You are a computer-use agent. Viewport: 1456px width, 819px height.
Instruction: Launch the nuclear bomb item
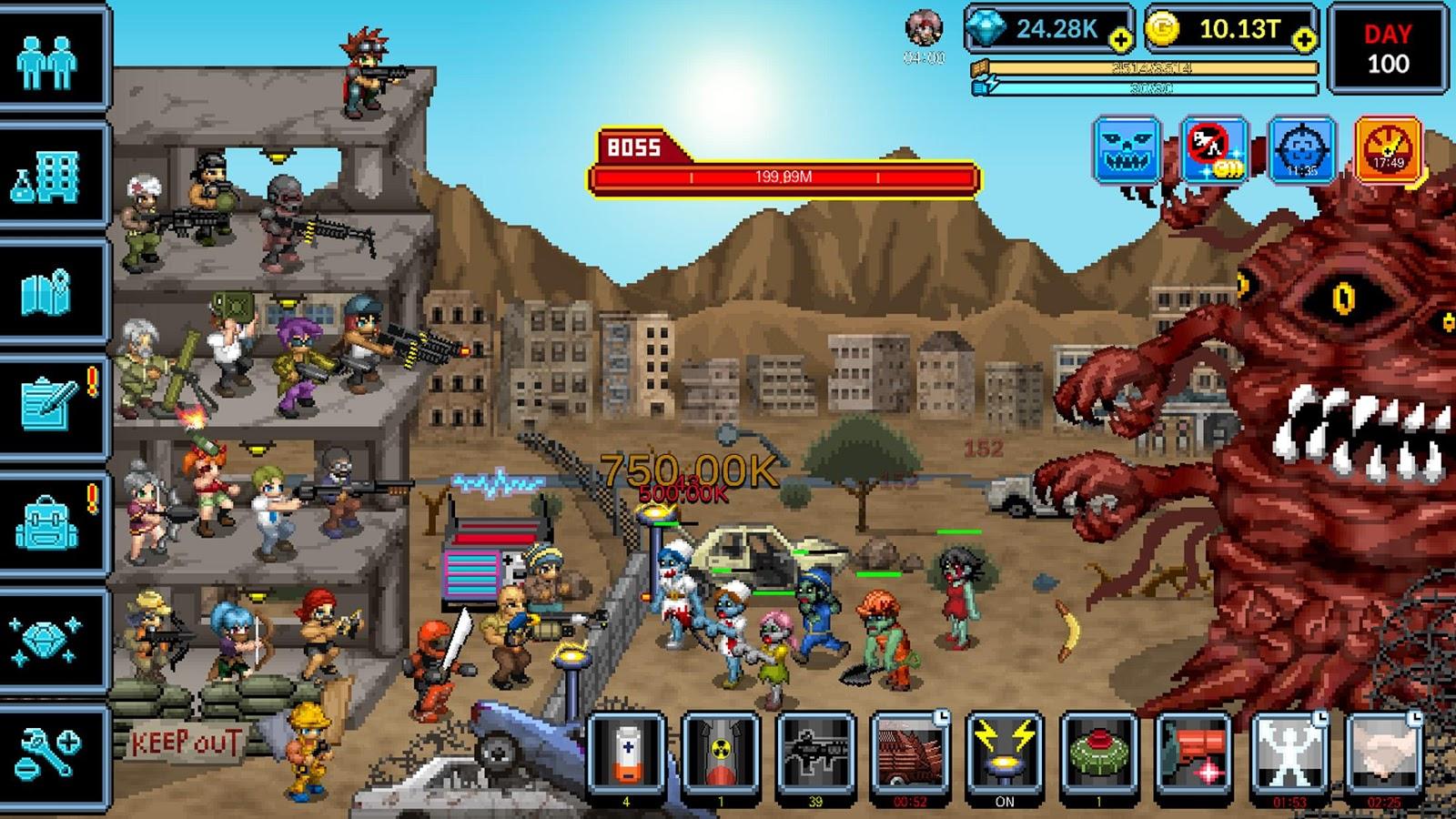[721, 753]
